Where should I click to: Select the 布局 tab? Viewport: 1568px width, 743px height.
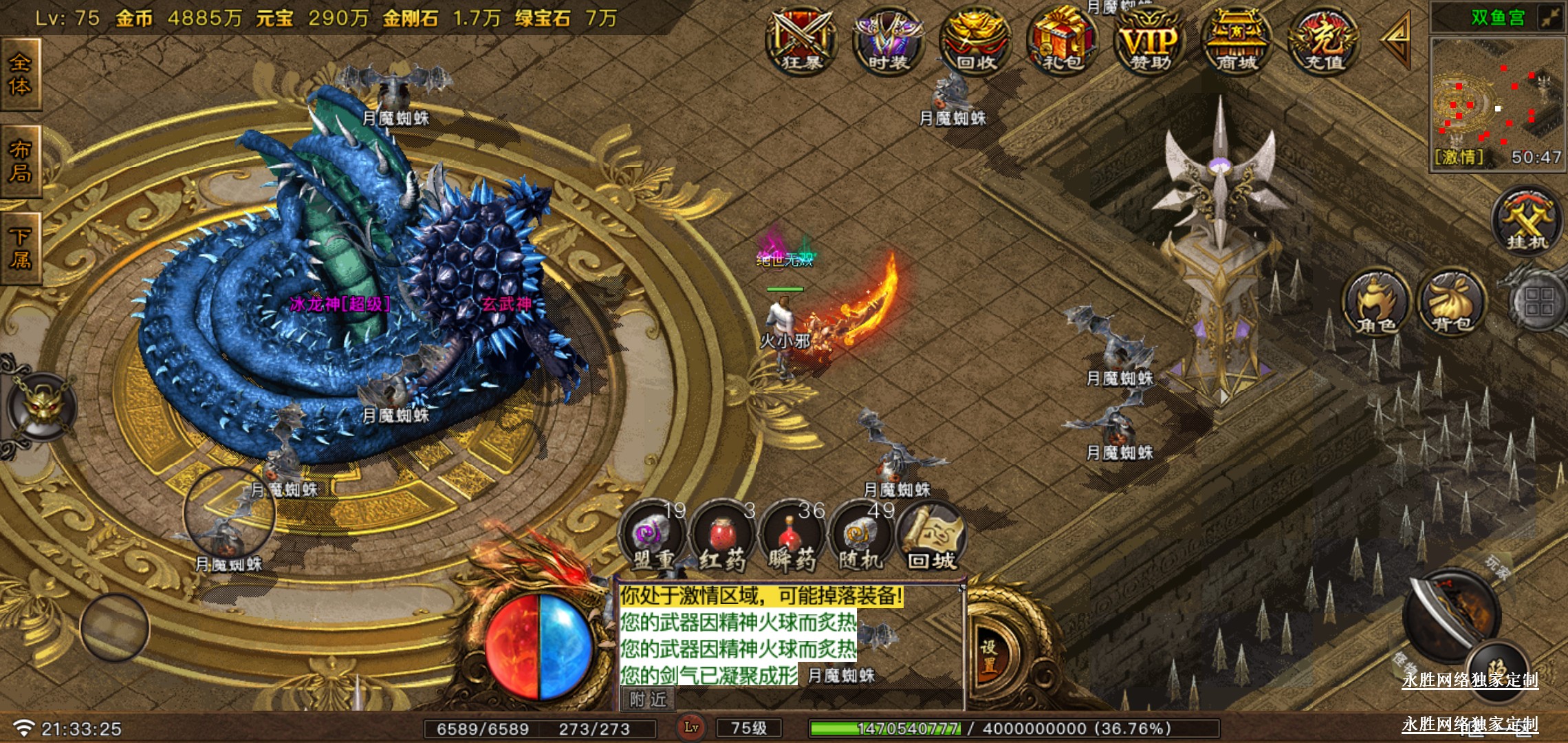(x=21, y=162)
